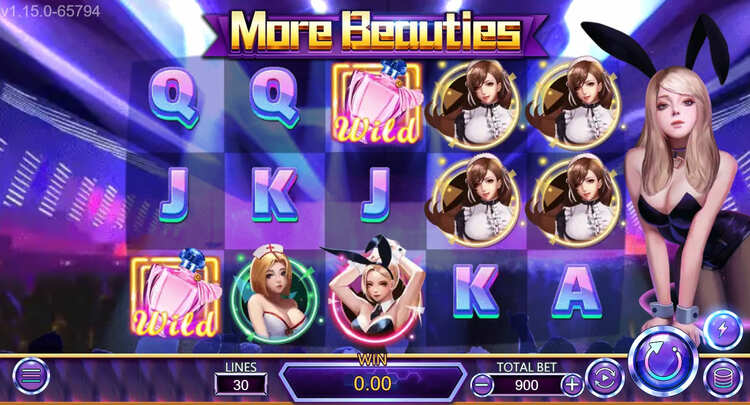The width and height of the screenshot is (750, 405).
Task: Increase total bet with plus button
Action: coord(572,383)
